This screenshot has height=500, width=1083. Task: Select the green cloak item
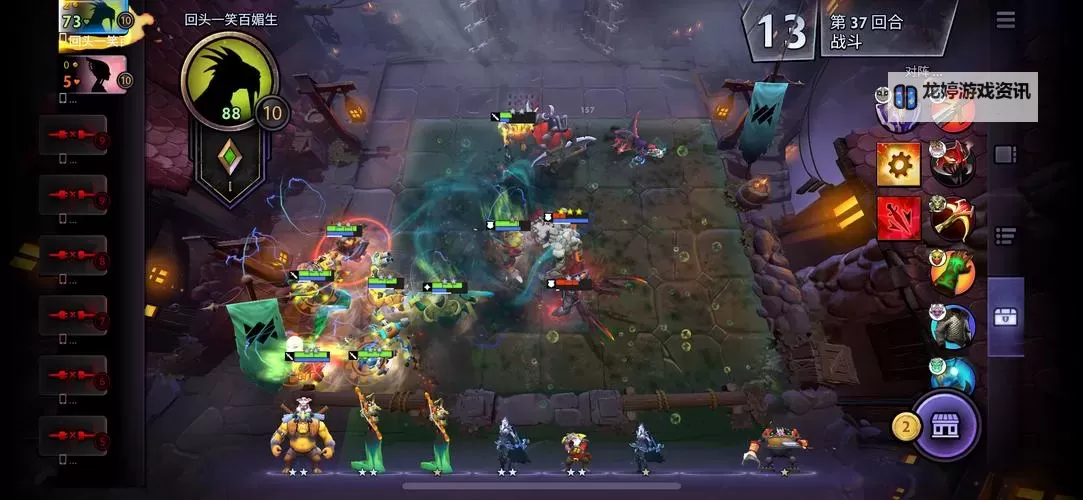[951, 271]
